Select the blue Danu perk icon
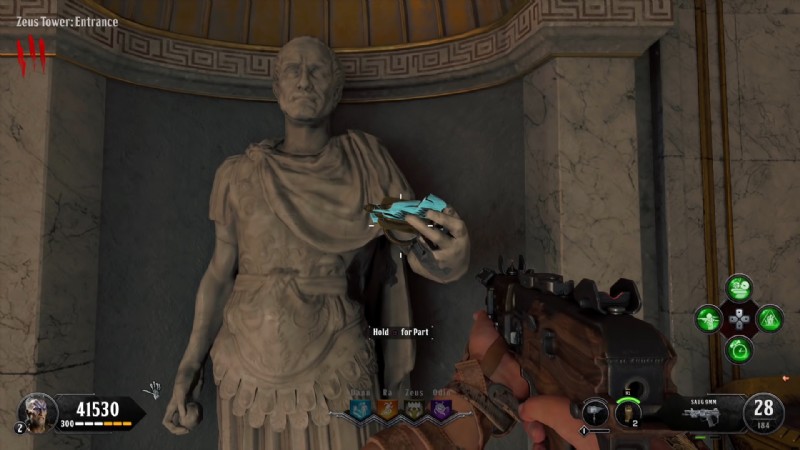Image resolution: width=800 pixels, height=450 pixels. pos(361,409)
